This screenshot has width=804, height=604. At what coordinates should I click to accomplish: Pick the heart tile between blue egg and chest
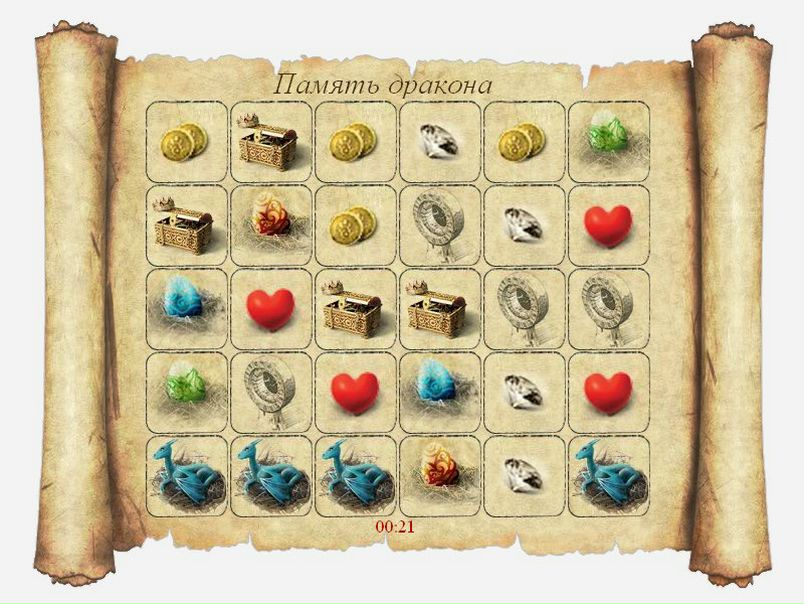point(270,308)
